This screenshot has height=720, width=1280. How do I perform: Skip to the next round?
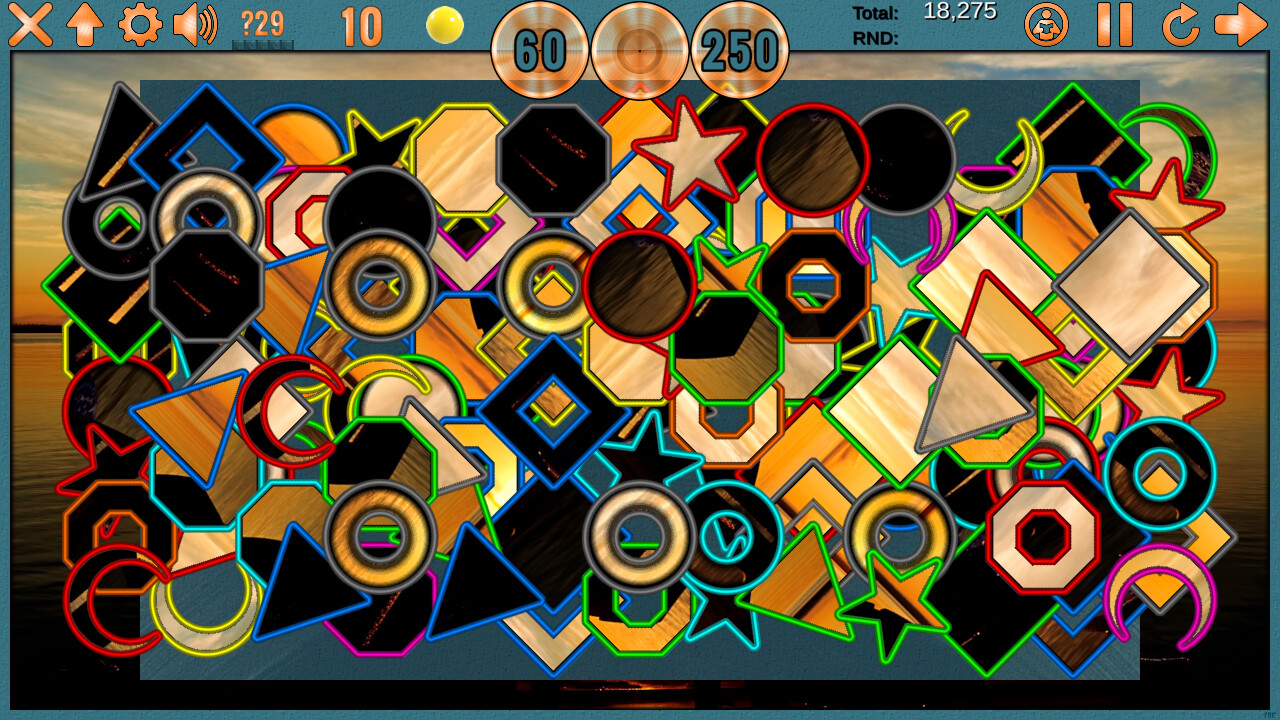click(x=1240, y=25)
